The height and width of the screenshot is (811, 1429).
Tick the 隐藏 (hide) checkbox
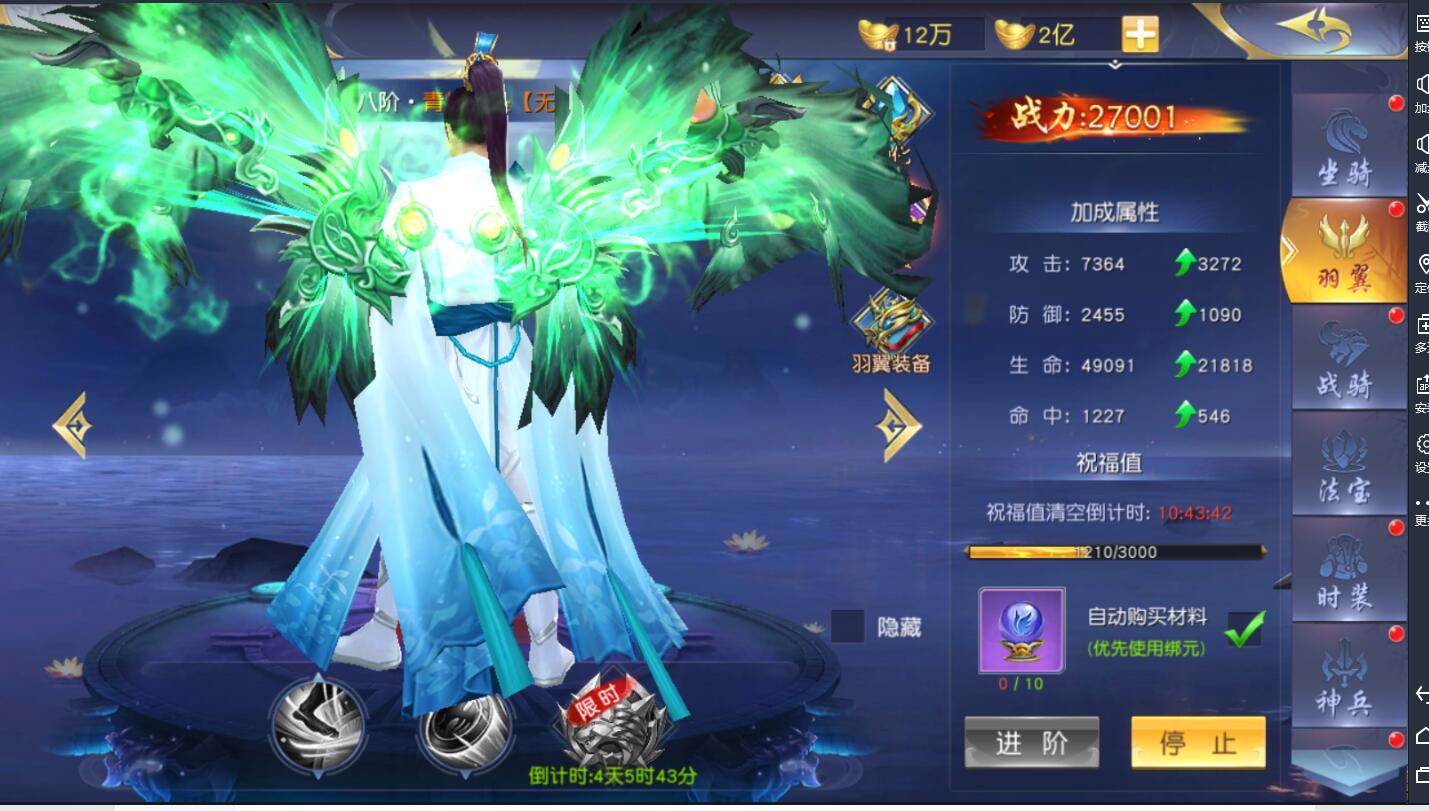(x=848, y=627)
